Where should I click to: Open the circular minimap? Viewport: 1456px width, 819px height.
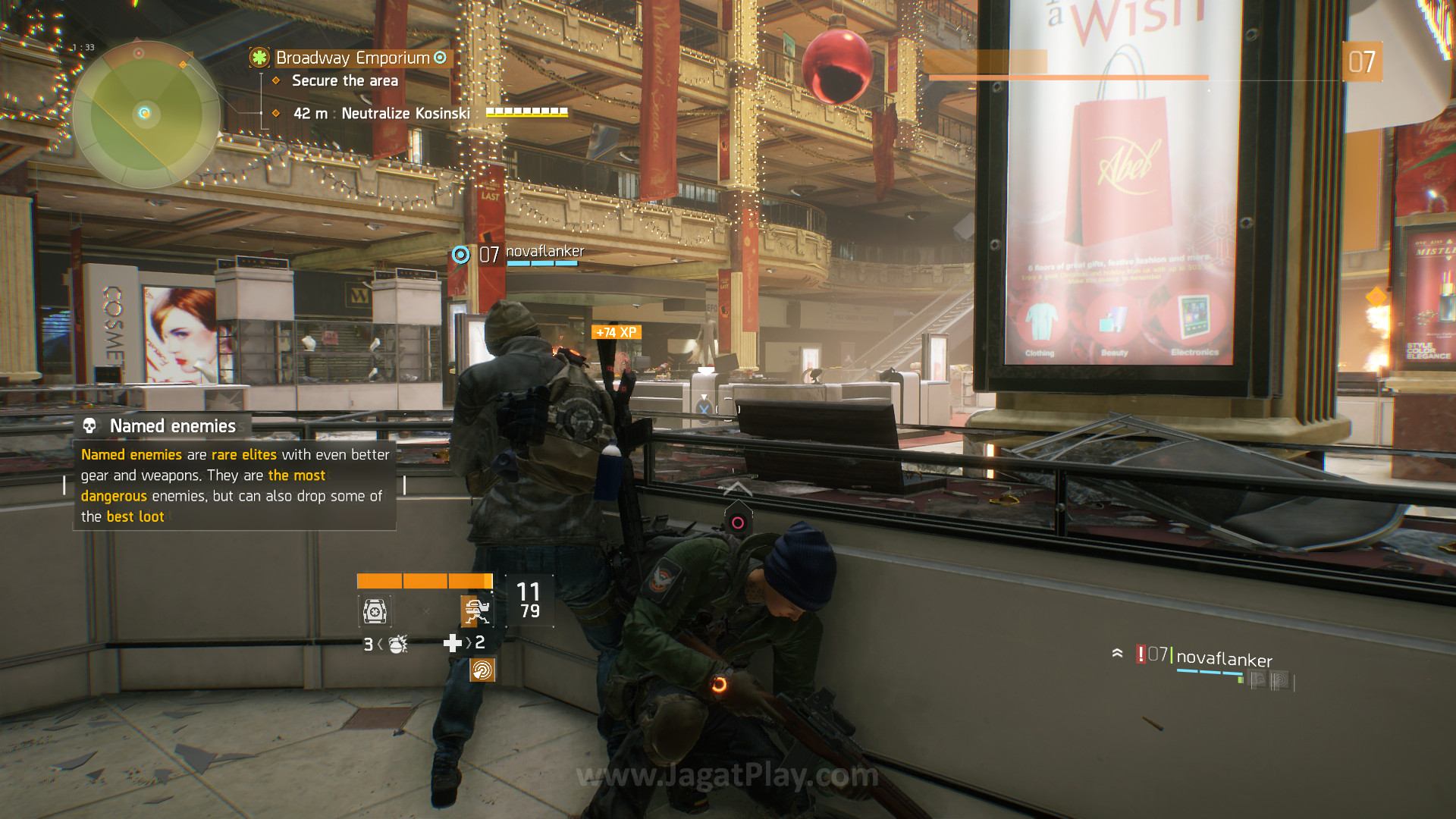[146, 115]
